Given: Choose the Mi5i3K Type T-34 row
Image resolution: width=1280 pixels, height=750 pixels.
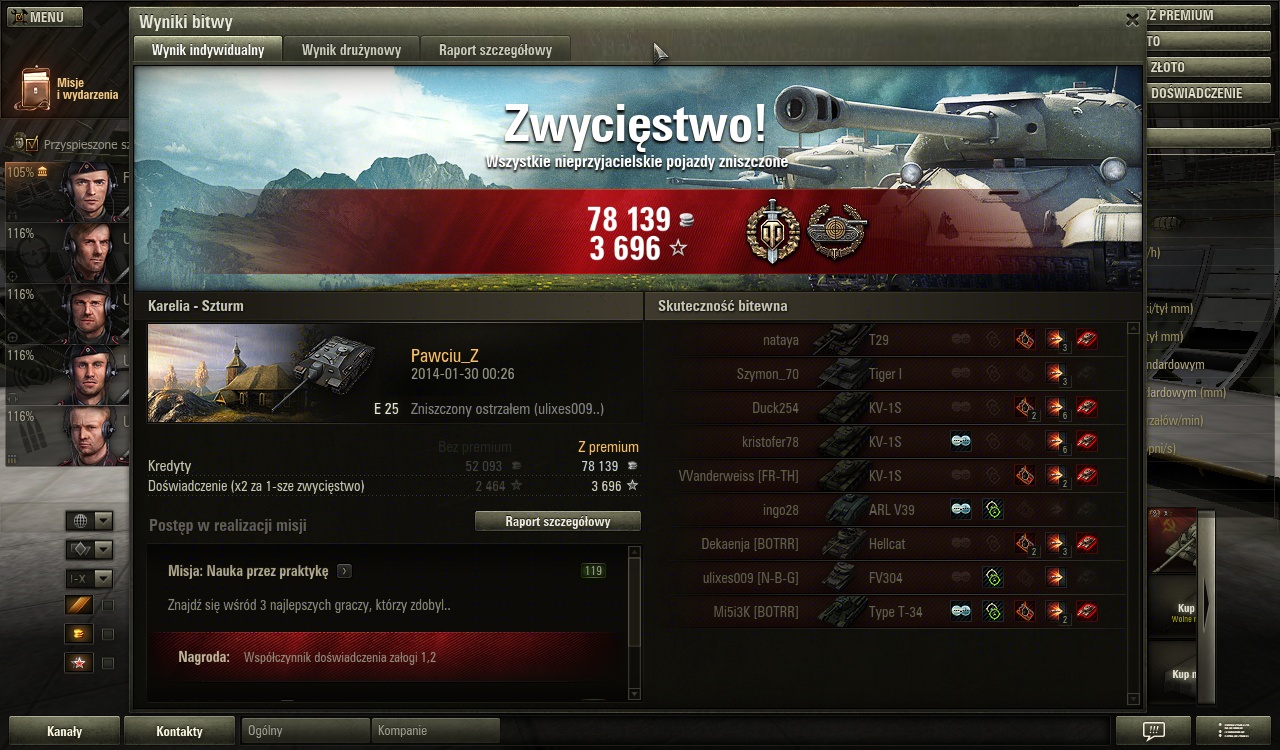Looking at the screenshot, I should [x=888, y=612].
